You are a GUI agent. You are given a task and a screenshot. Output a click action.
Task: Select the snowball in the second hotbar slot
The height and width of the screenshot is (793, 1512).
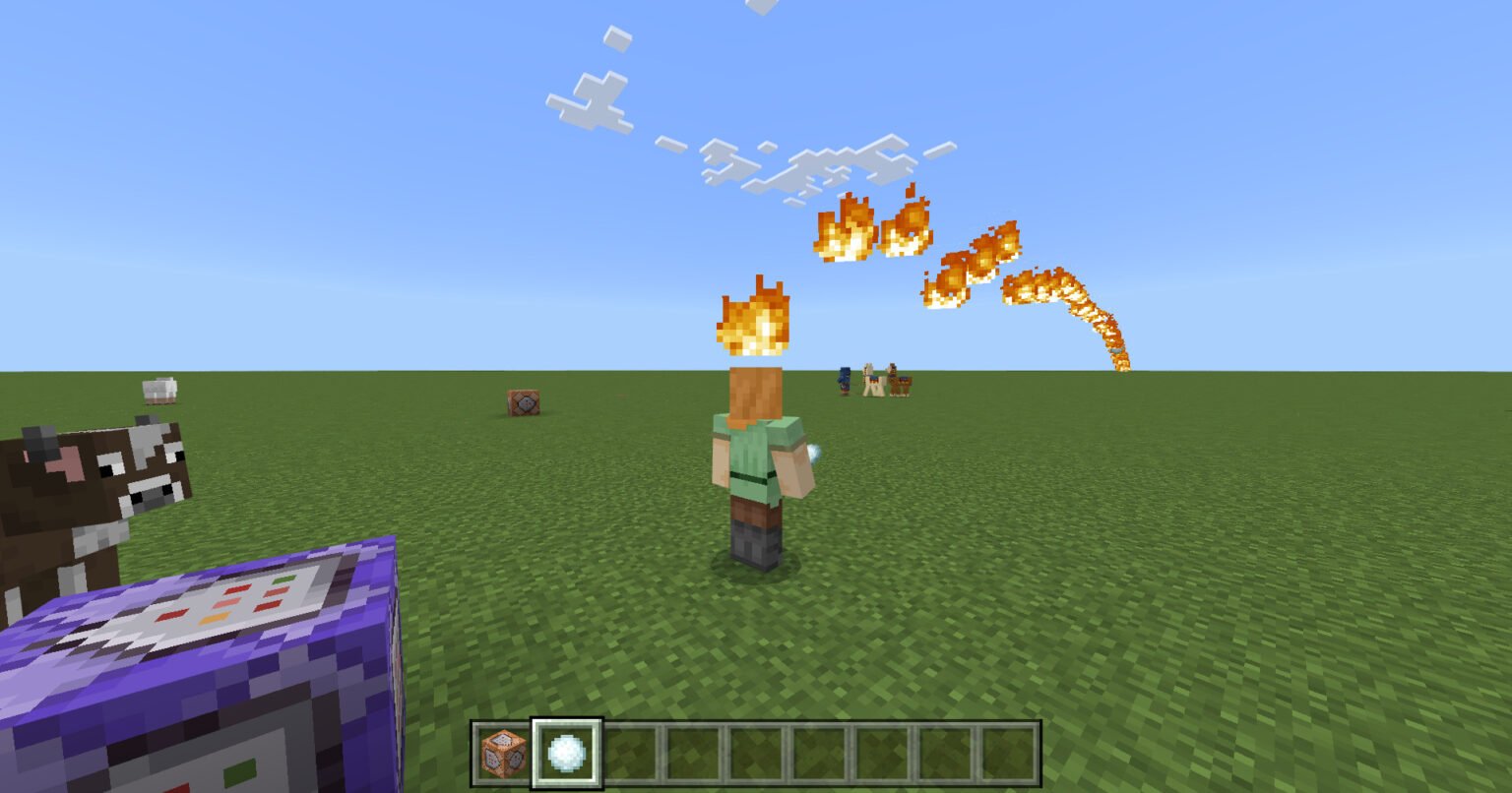click(x=565, y=753)
